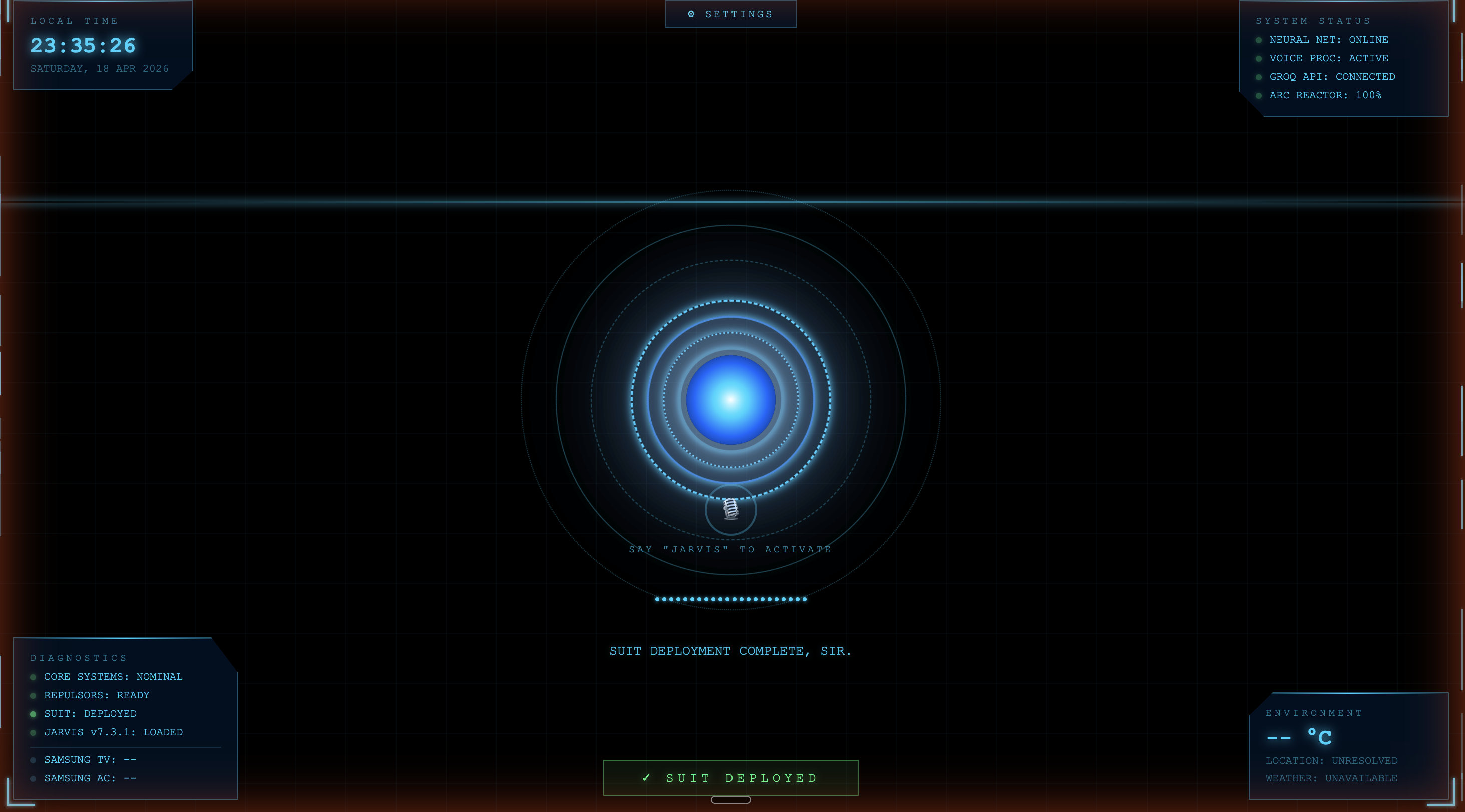Click the ARC REACTOR status indicator dot
The height and width of the screenshot is (812, 1465).
(1258, 96)
